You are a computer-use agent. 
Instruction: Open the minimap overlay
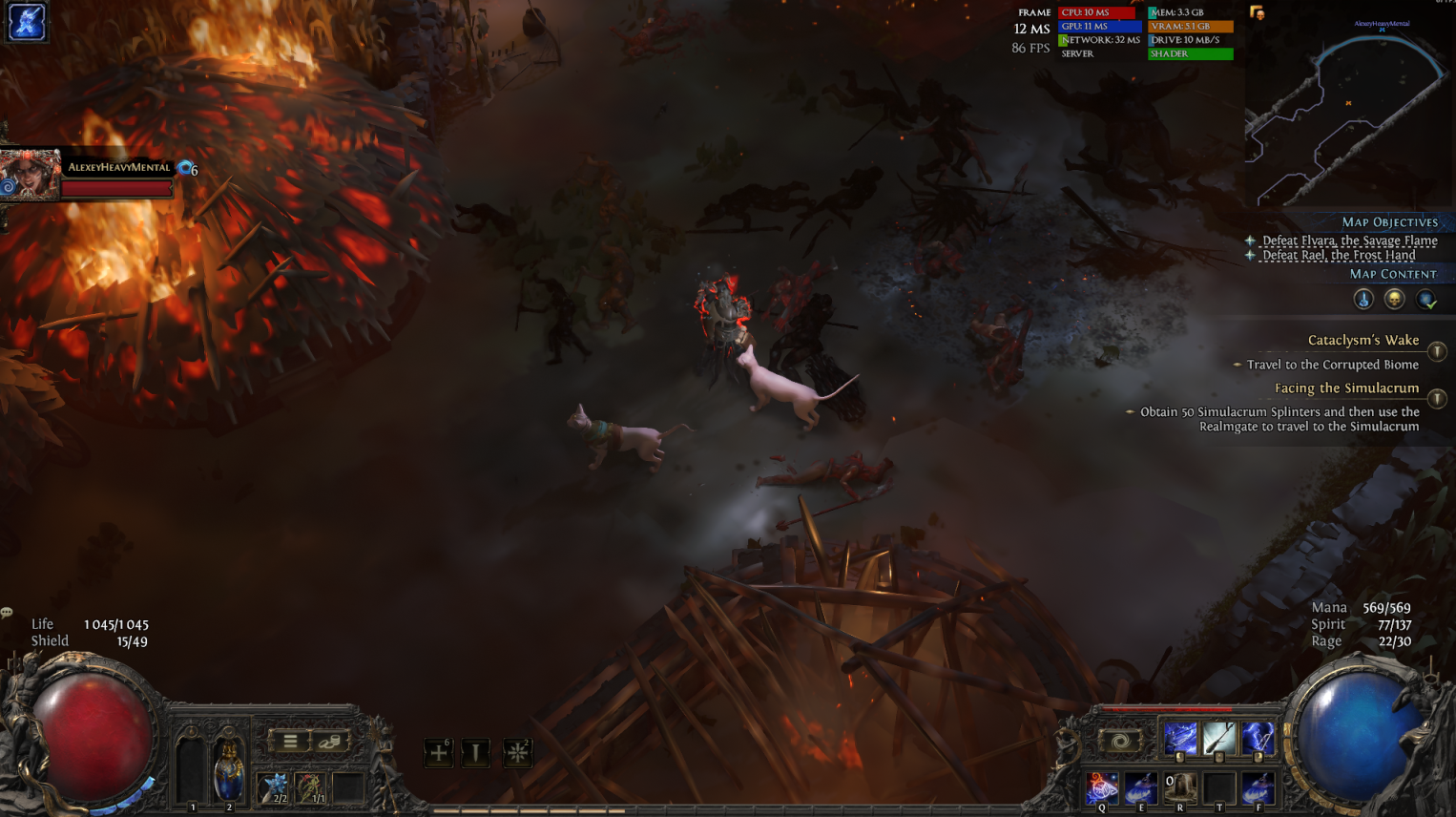(x=1347, y=110)
